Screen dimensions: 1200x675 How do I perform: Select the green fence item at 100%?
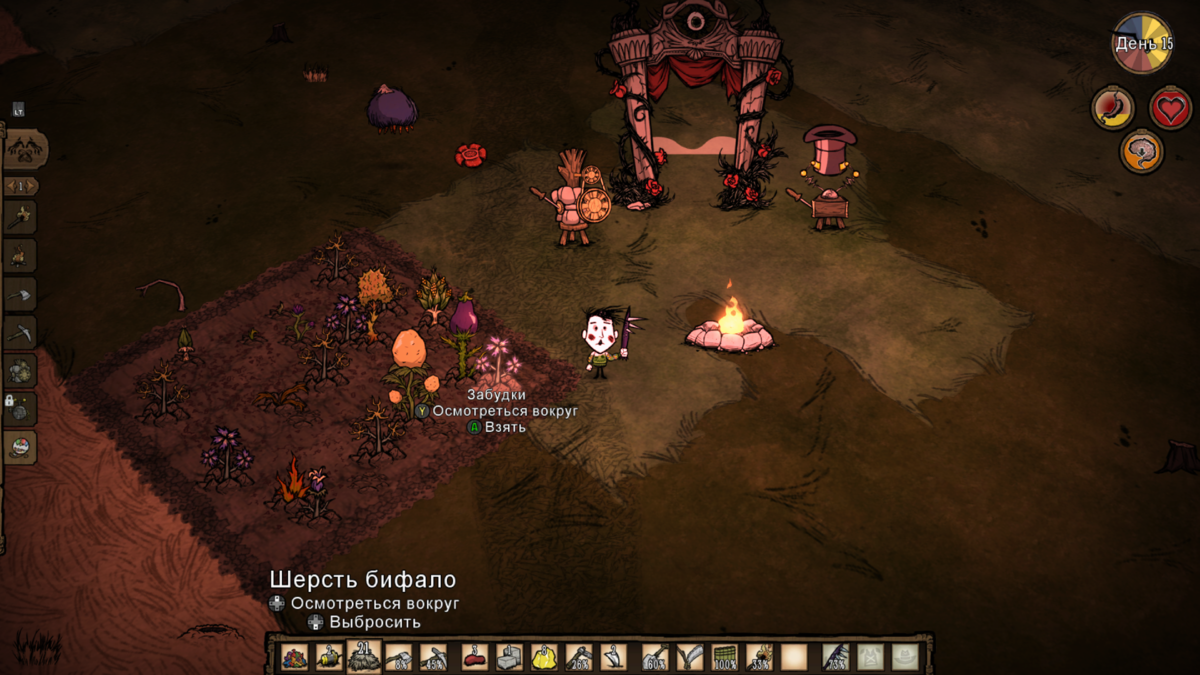click(x=725, y=657)
